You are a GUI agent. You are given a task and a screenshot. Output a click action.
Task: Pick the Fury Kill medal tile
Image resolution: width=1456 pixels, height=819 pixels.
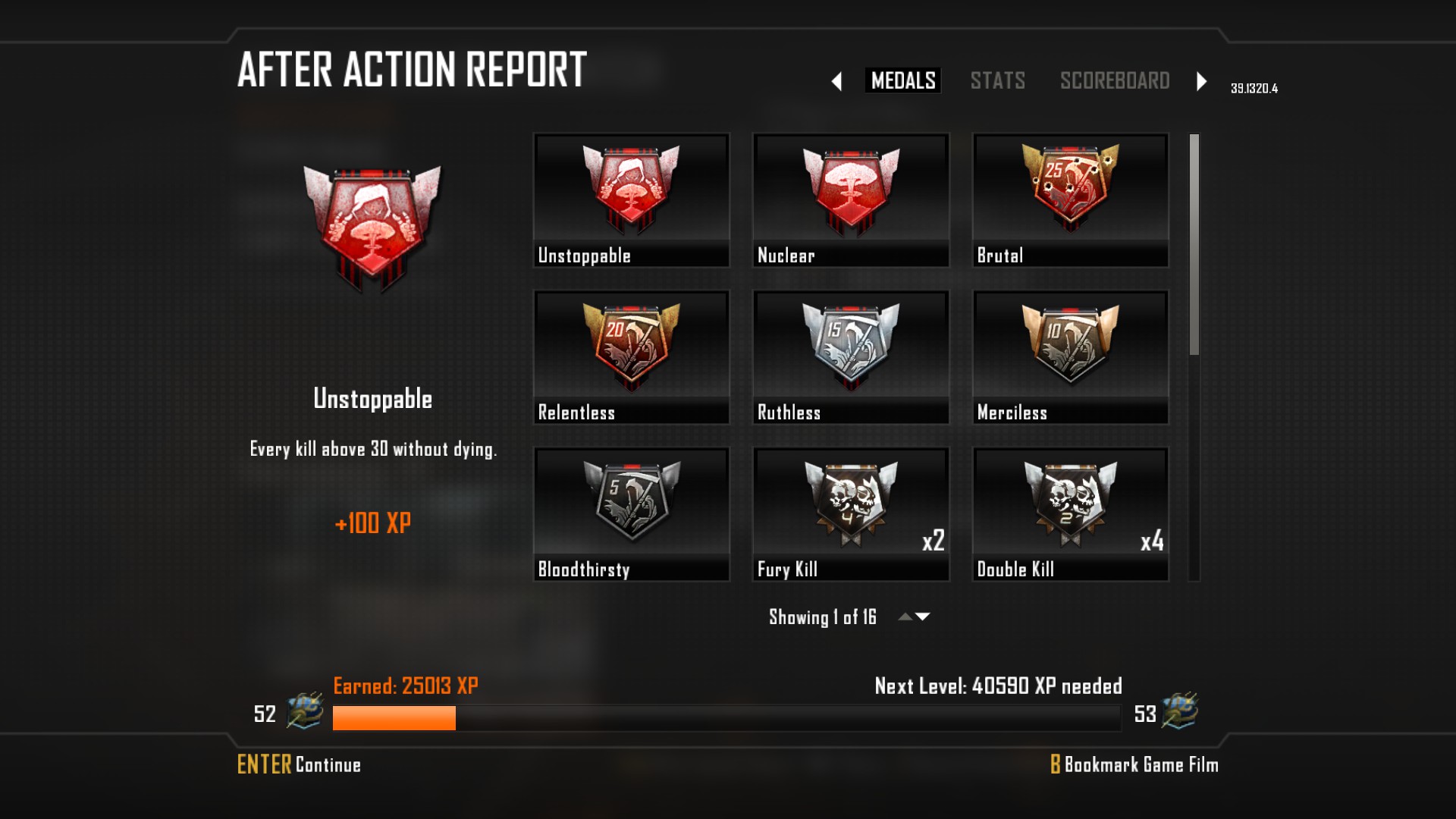(850, 514)
